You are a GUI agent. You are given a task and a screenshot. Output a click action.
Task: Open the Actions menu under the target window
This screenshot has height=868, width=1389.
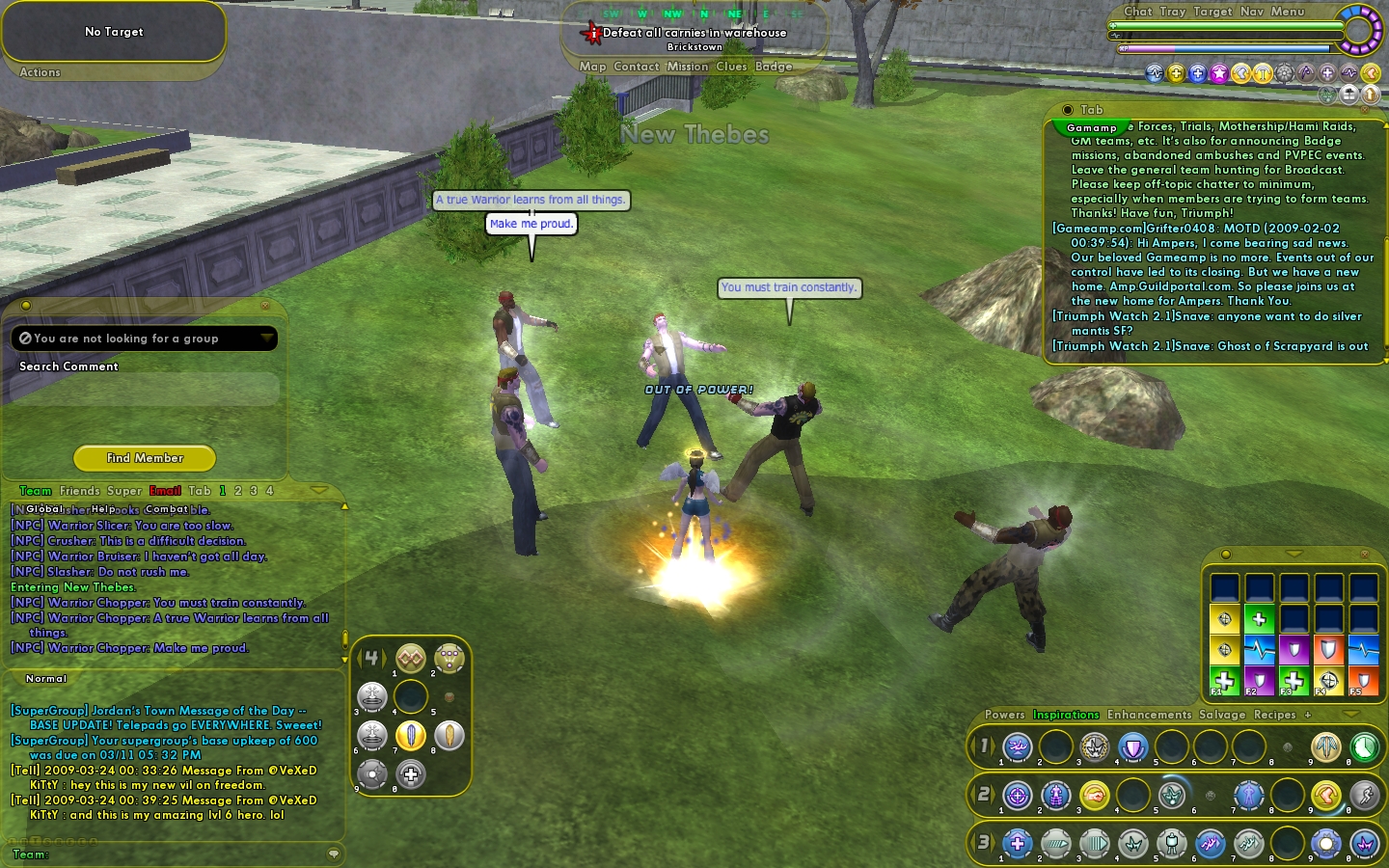[x=40, y=72]
